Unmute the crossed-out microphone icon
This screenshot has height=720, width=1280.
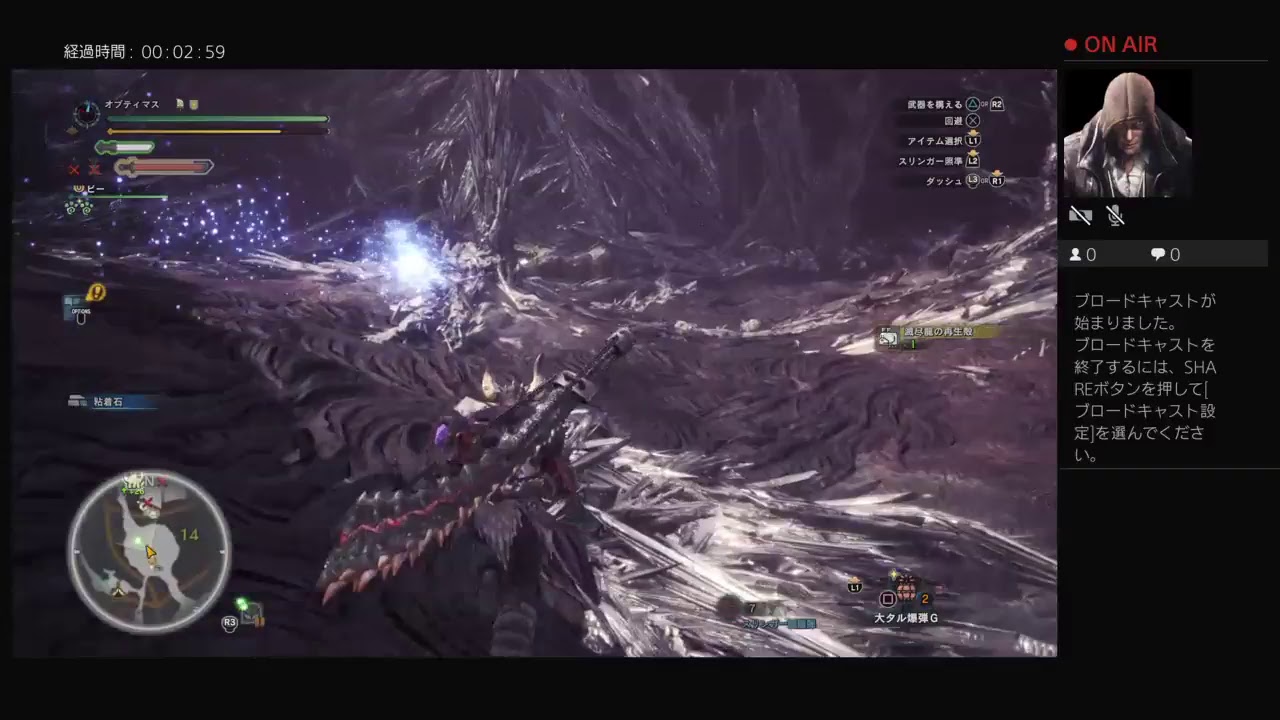1114,215
